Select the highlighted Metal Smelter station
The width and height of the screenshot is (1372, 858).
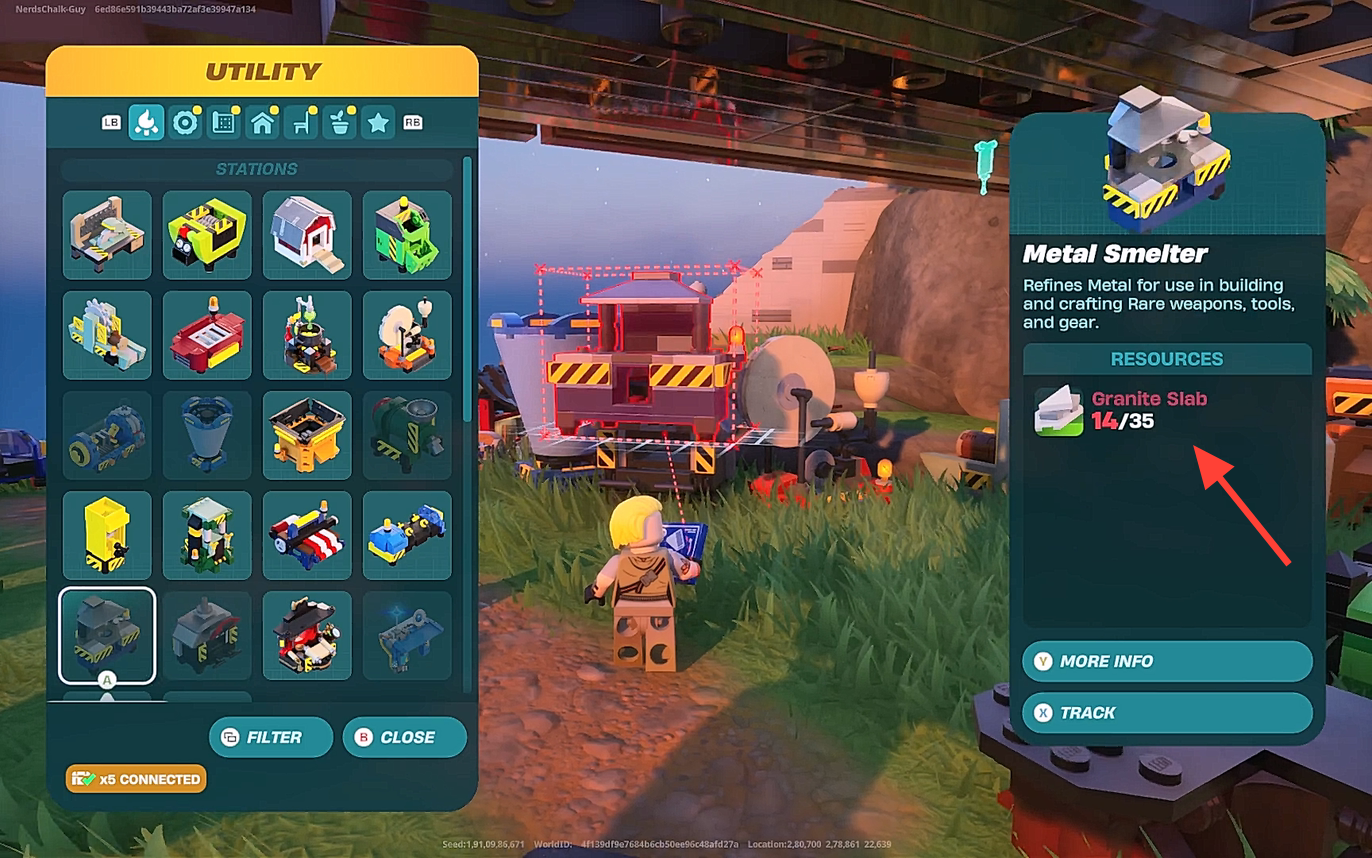pos(107,635)
